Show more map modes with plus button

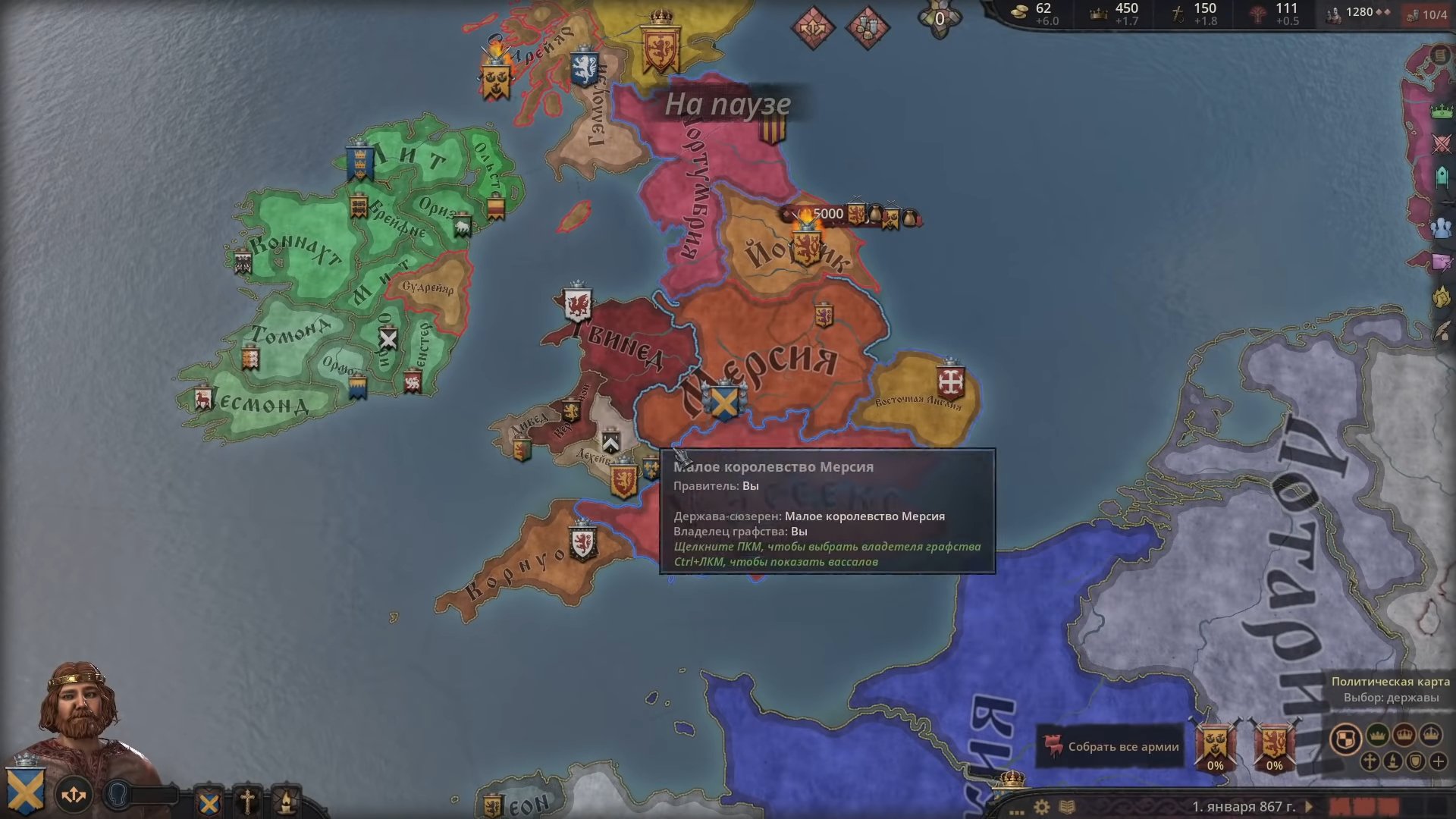pos(1438,761)
